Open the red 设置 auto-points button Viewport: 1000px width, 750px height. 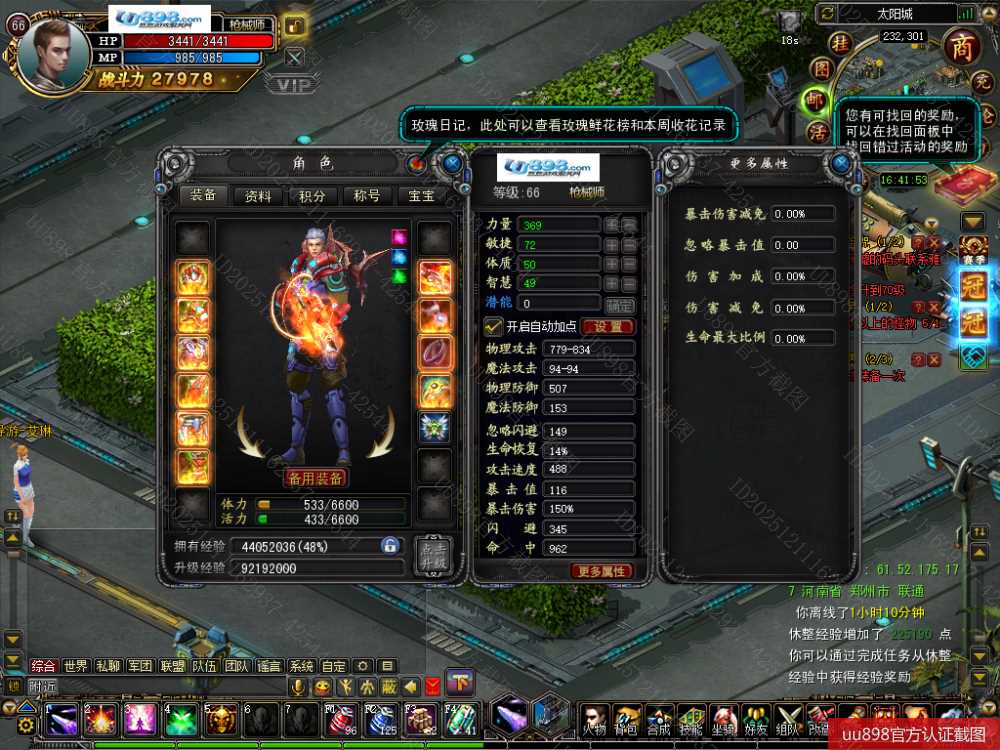click(607, 327)
